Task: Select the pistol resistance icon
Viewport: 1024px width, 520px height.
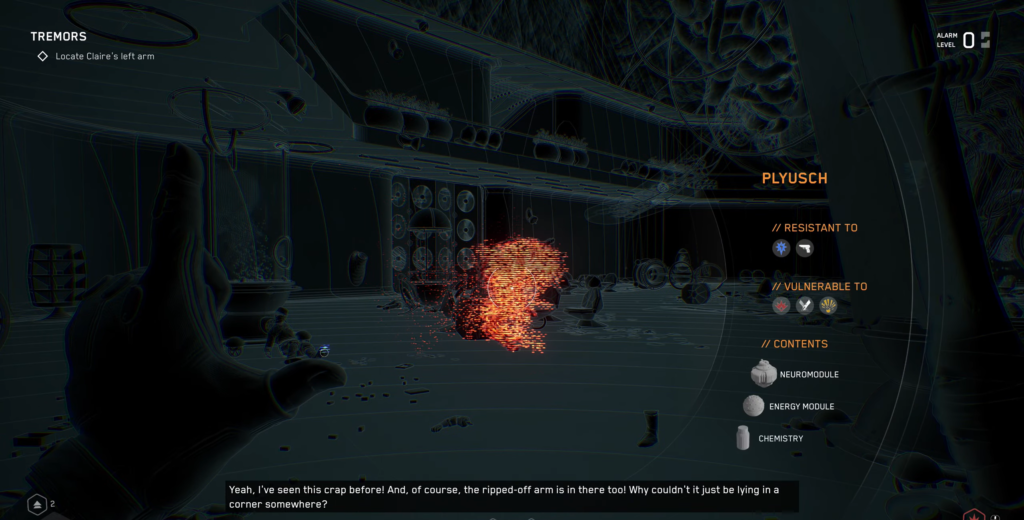Action: click(805, 248)
